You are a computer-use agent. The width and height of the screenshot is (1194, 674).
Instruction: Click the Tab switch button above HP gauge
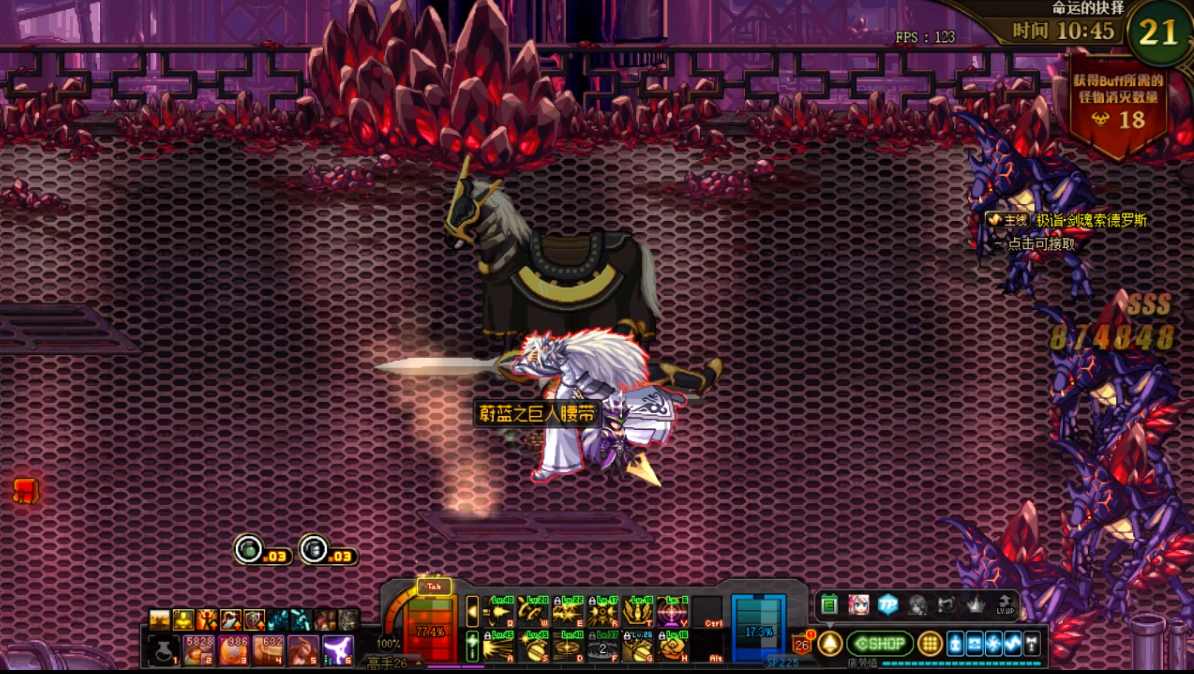[x=434, y=587]
